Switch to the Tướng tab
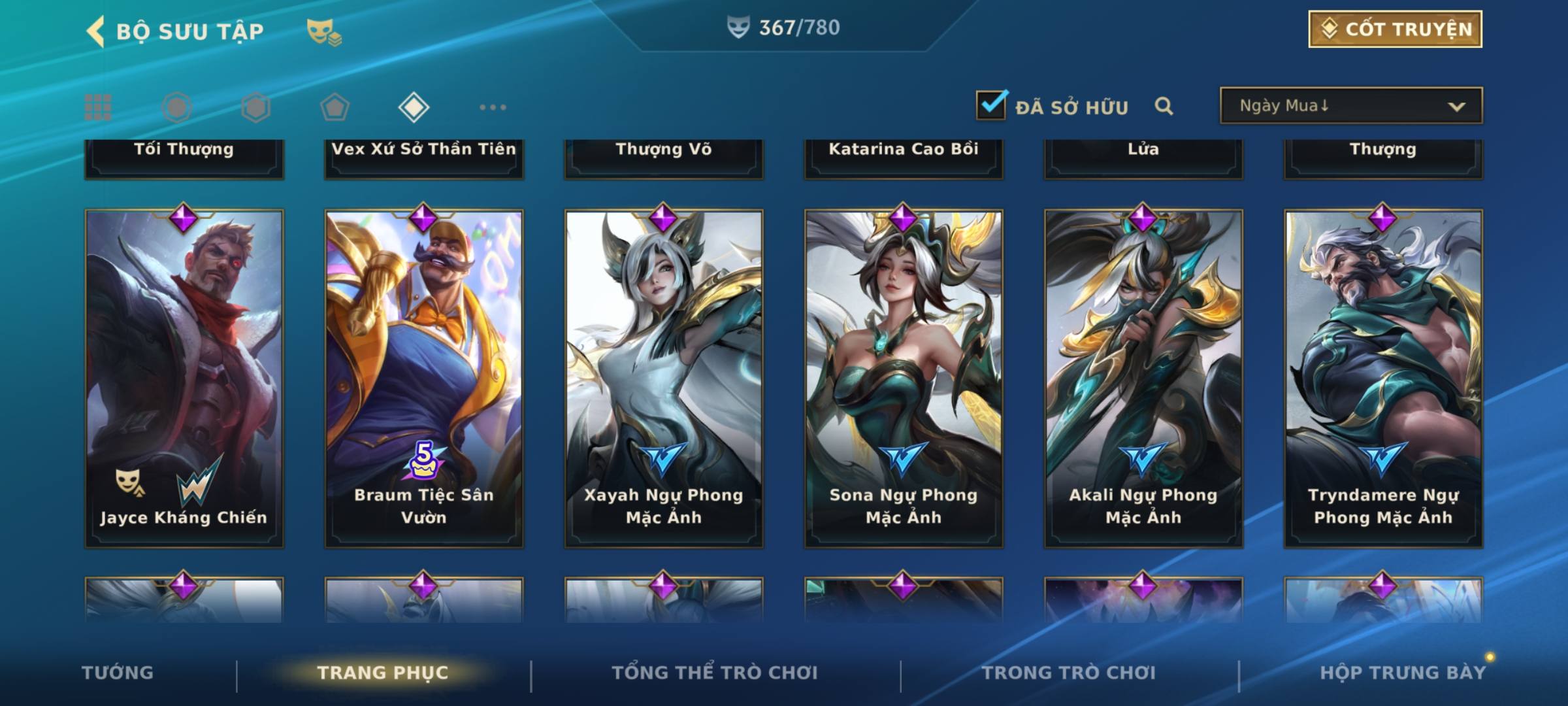The image size is (1568, 706). pyautogui.click(x=118, y=673)
